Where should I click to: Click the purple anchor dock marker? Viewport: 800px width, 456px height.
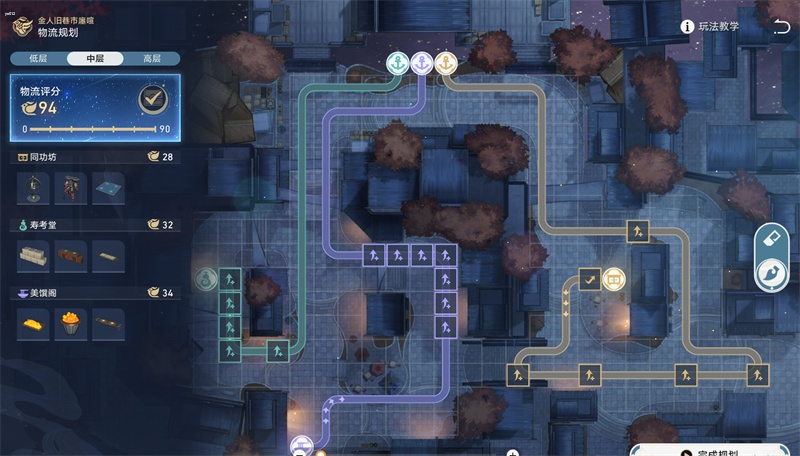(x=421, y=63)
